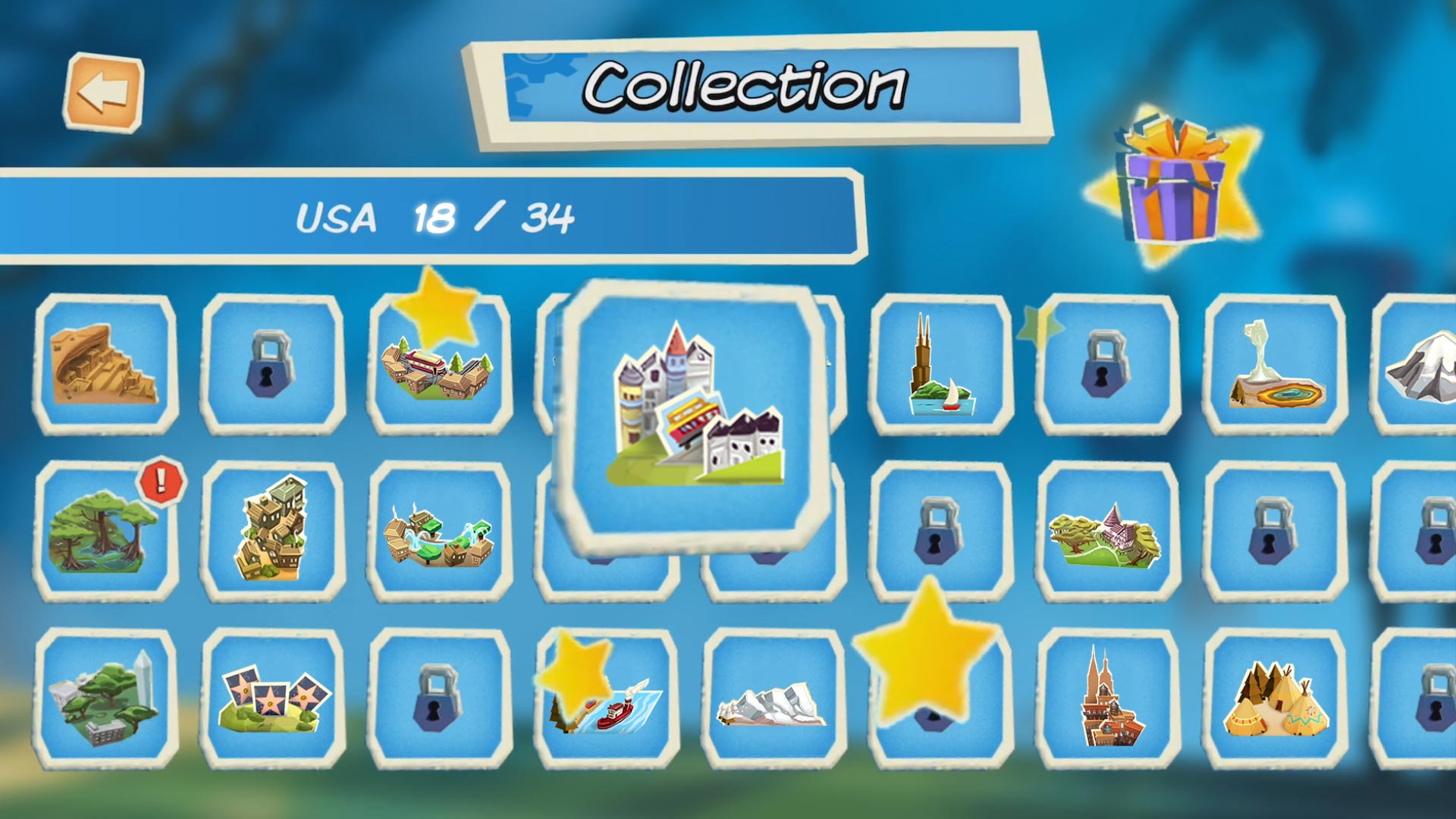
Task: Select the cliff dwelling collection tile
Action: pyautogui.click(x=105, y=364)
